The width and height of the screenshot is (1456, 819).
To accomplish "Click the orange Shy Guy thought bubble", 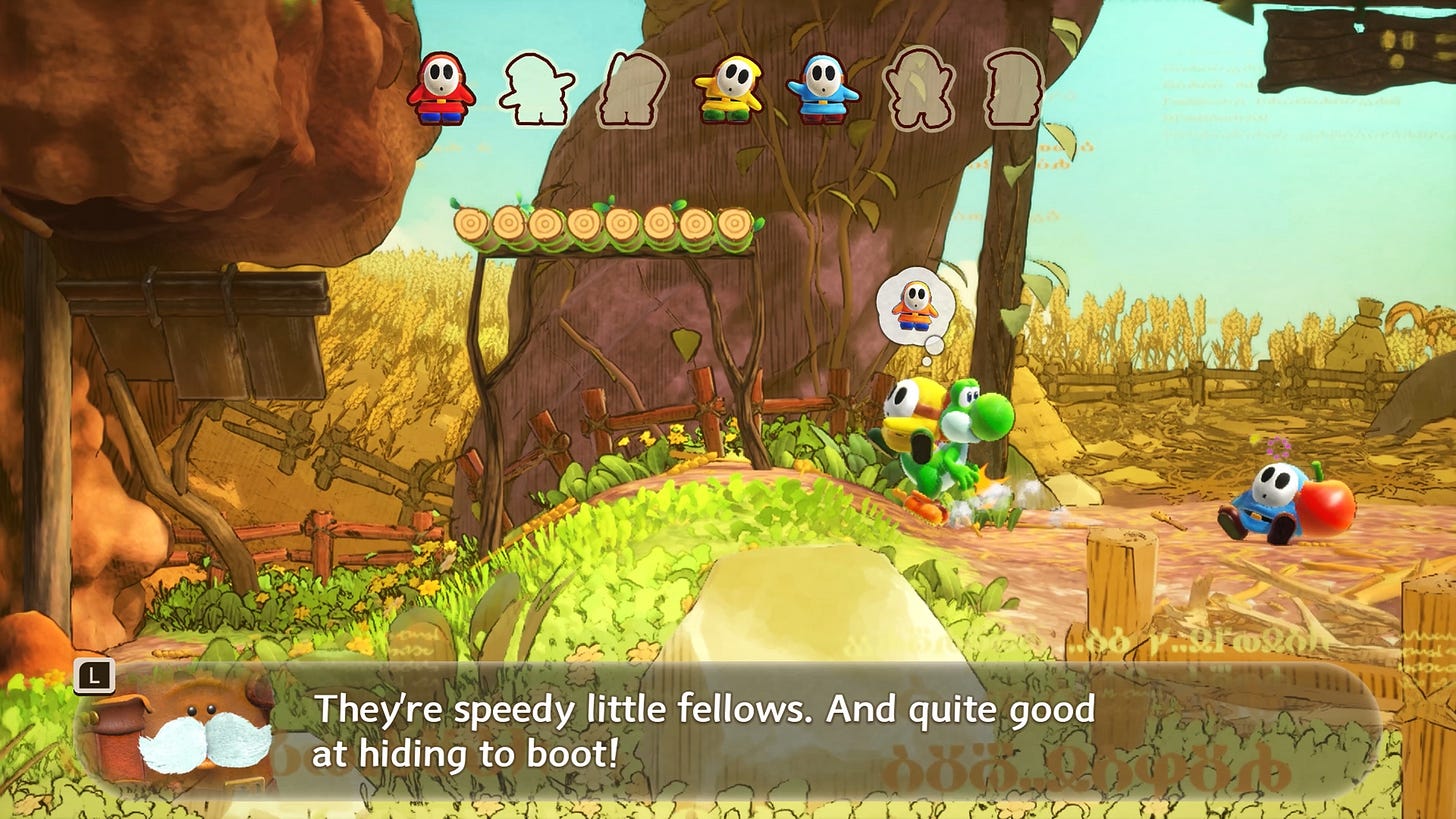I will [915, 306].
